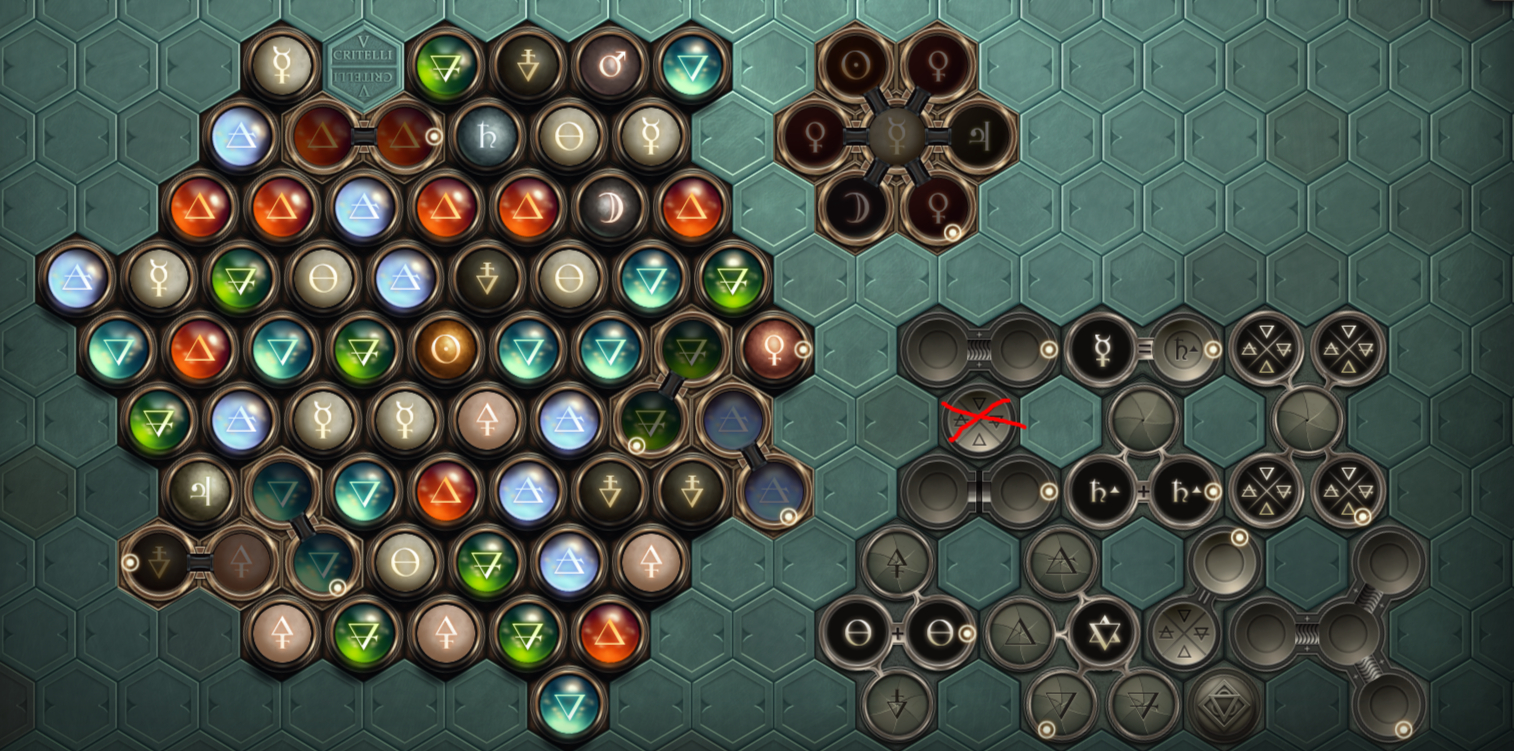Choose the orange gold sun marble

(x=447, y=349)
